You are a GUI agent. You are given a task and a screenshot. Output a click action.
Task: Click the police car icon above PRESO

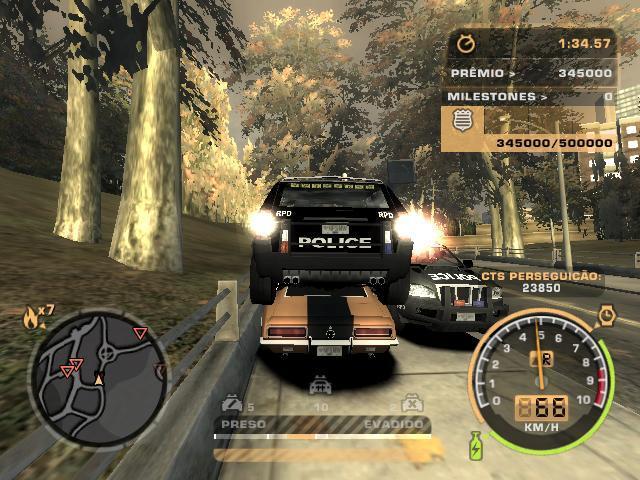232,405
